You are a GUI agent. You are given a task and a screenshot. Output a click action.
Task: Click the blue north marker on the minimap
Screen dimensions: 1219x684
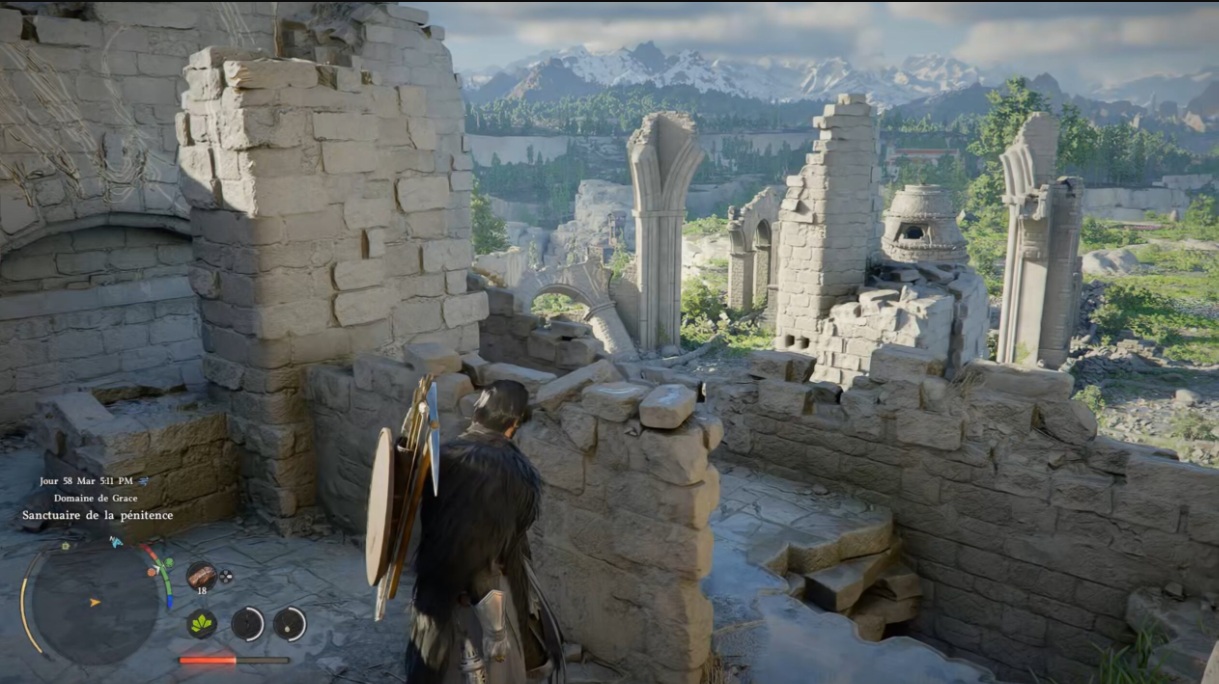[116, 541]
